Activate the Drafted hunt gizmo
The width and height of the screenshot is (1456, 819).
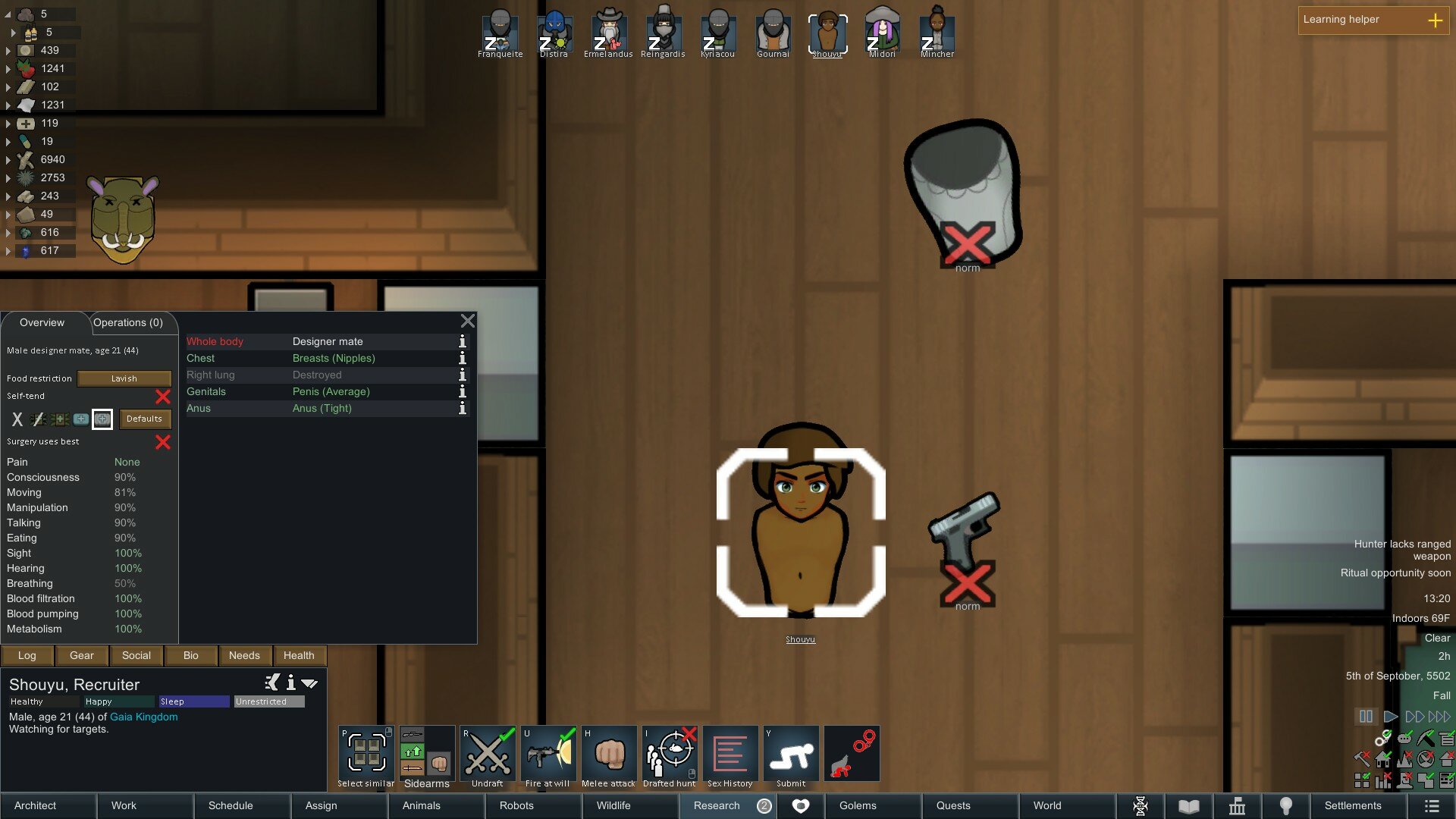[x=670, y=753]
